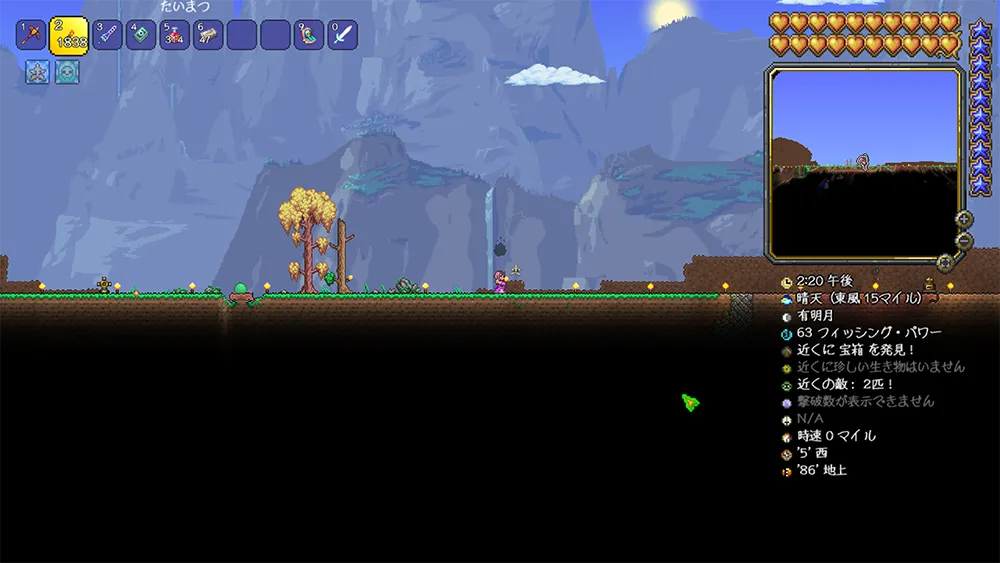Choose the blue rod item in slot 3

click(x=107, y=36)
